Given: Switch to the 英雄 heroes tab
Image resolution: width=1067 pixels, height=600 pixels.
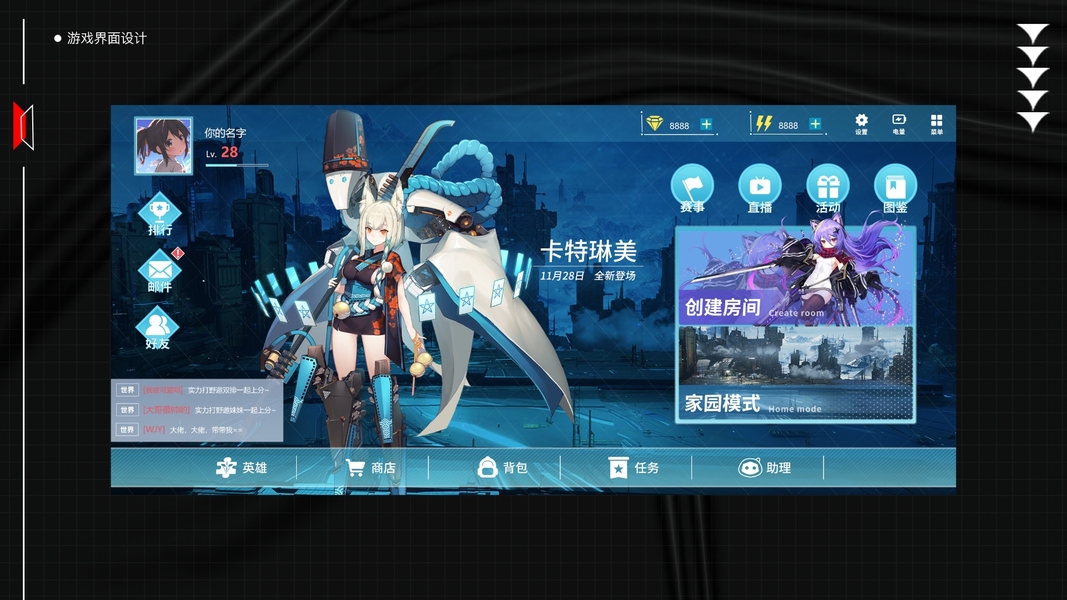Looking at the screenshot, I should point(242,468).
